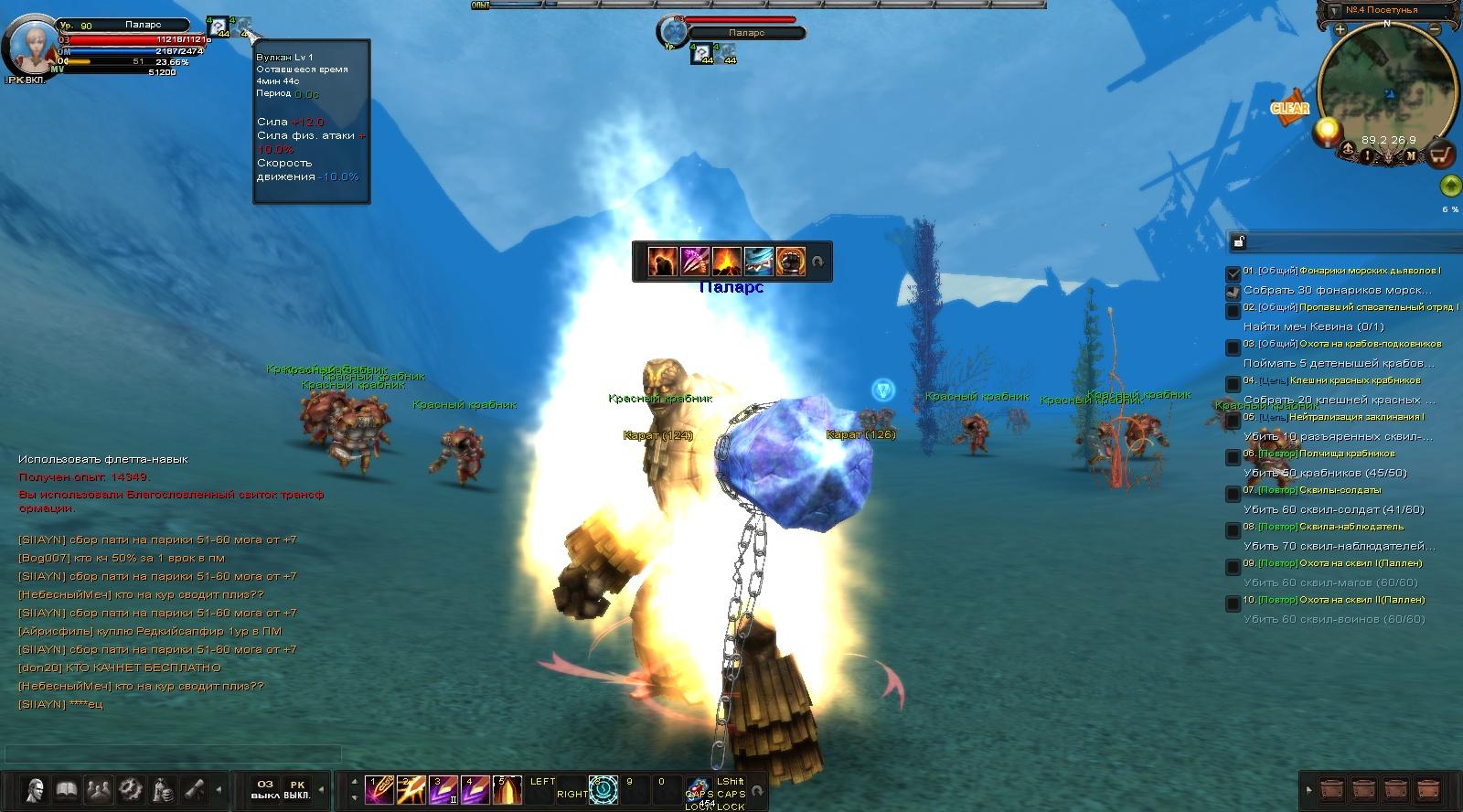Toggle the ОЗ ВЫКЛ button
The width and height of the screenshot is (1463, 812).
[265, 789]
